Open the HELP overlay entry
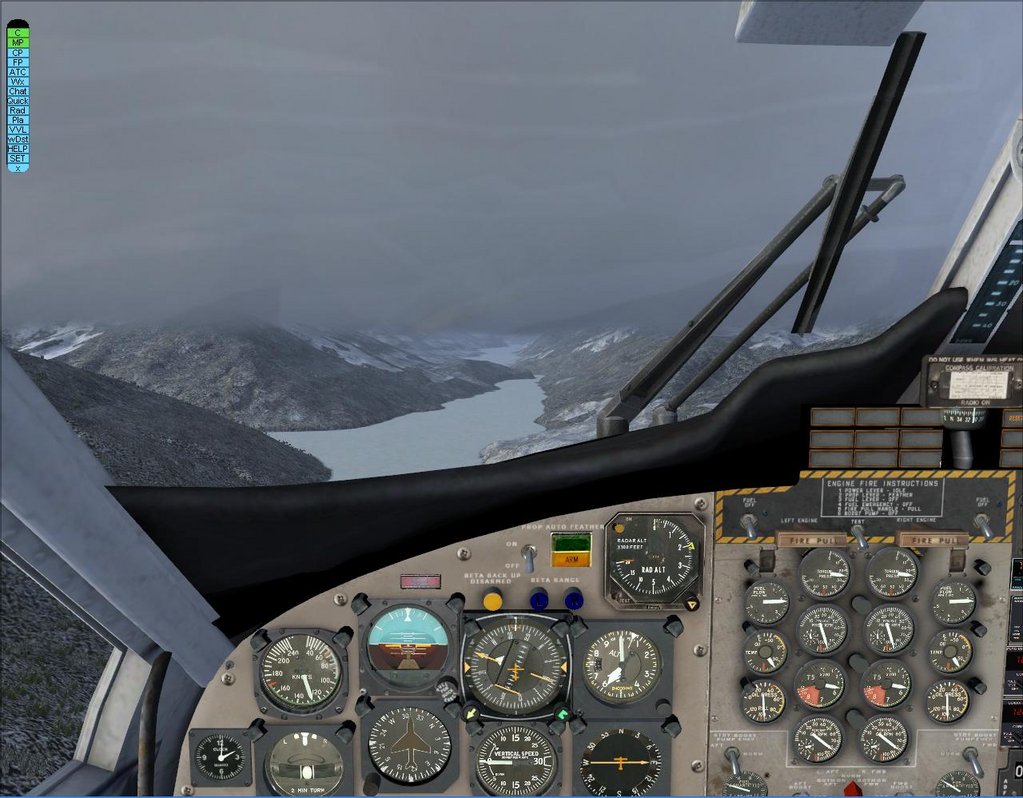Screen dimensions: 1023x798 (x=18, y=149)
